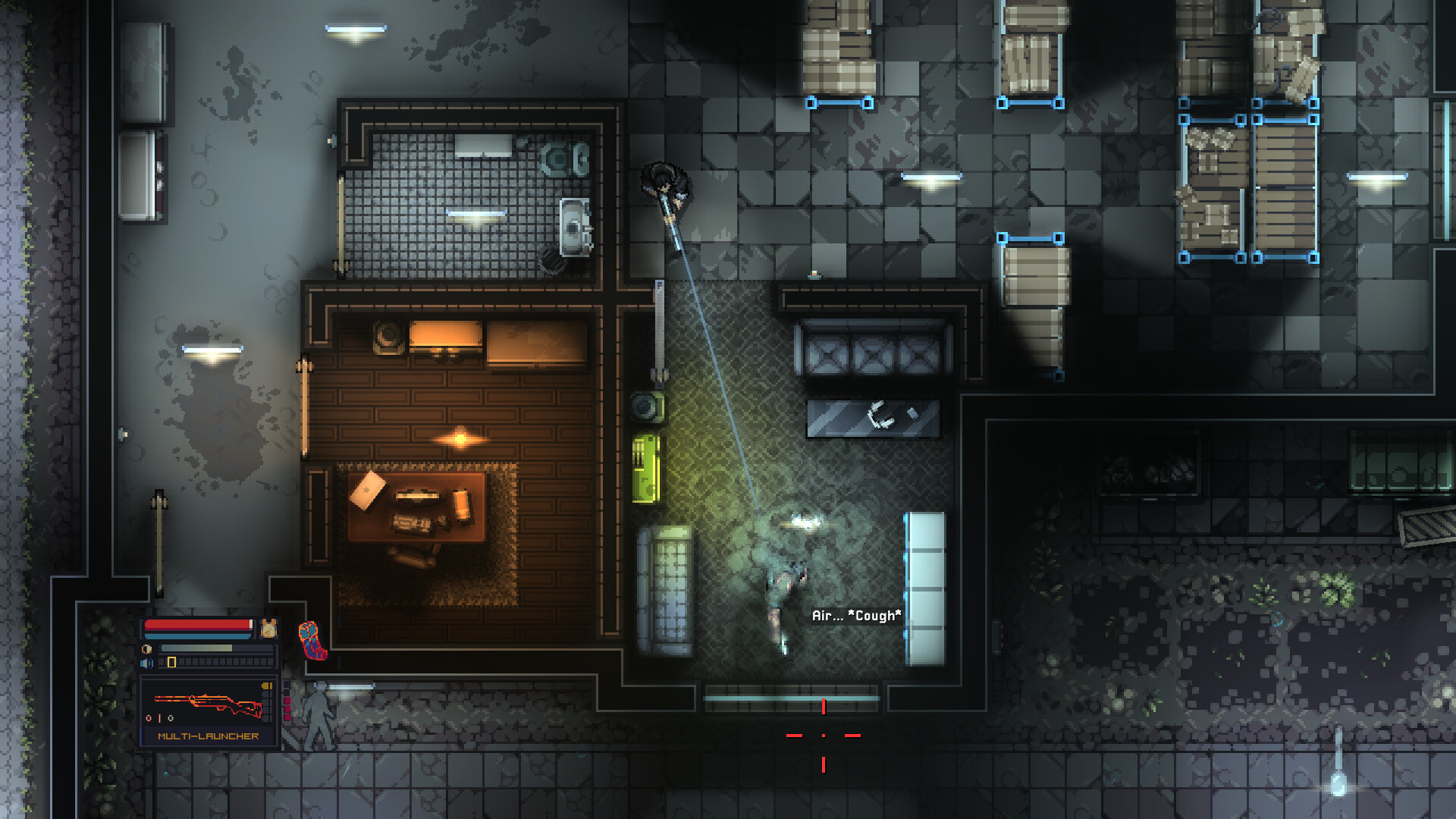
Task: Click the eye icon beside the visibility meter
Action: (147, 648)
